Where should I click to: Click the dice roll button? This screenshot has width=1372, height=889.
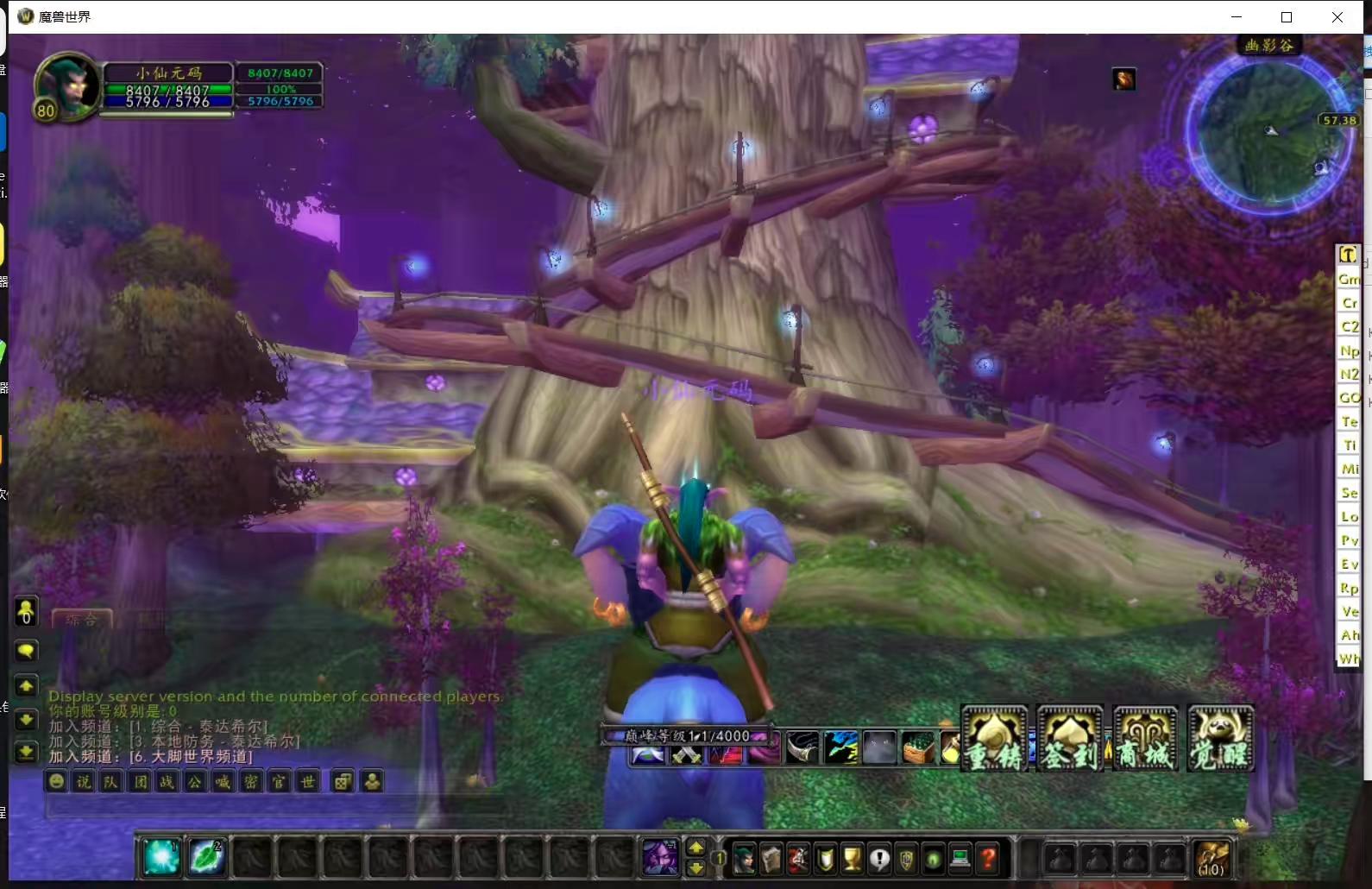[x=343, y=782]
